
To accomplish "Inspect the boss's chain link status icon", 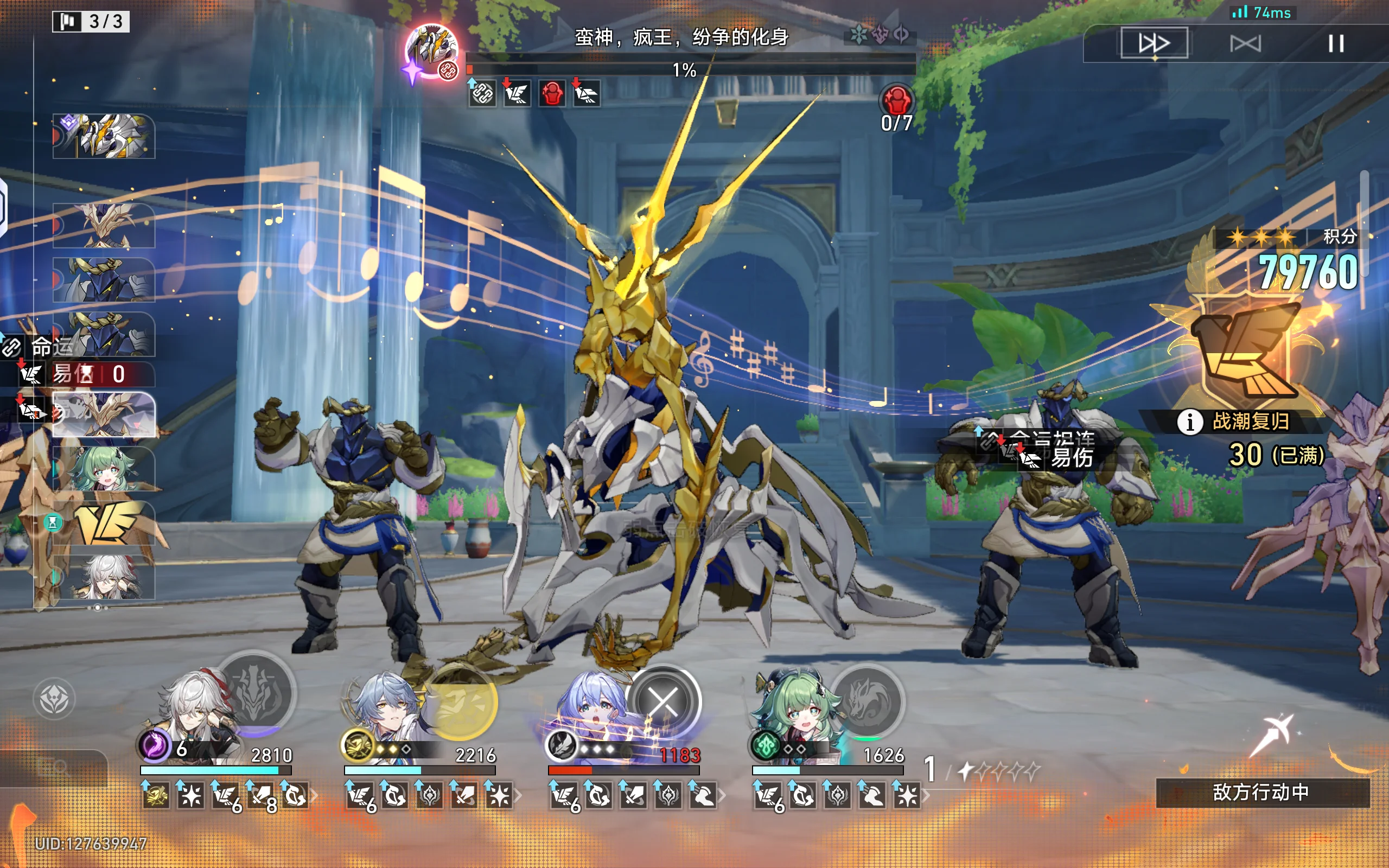I will coord(482,93).
